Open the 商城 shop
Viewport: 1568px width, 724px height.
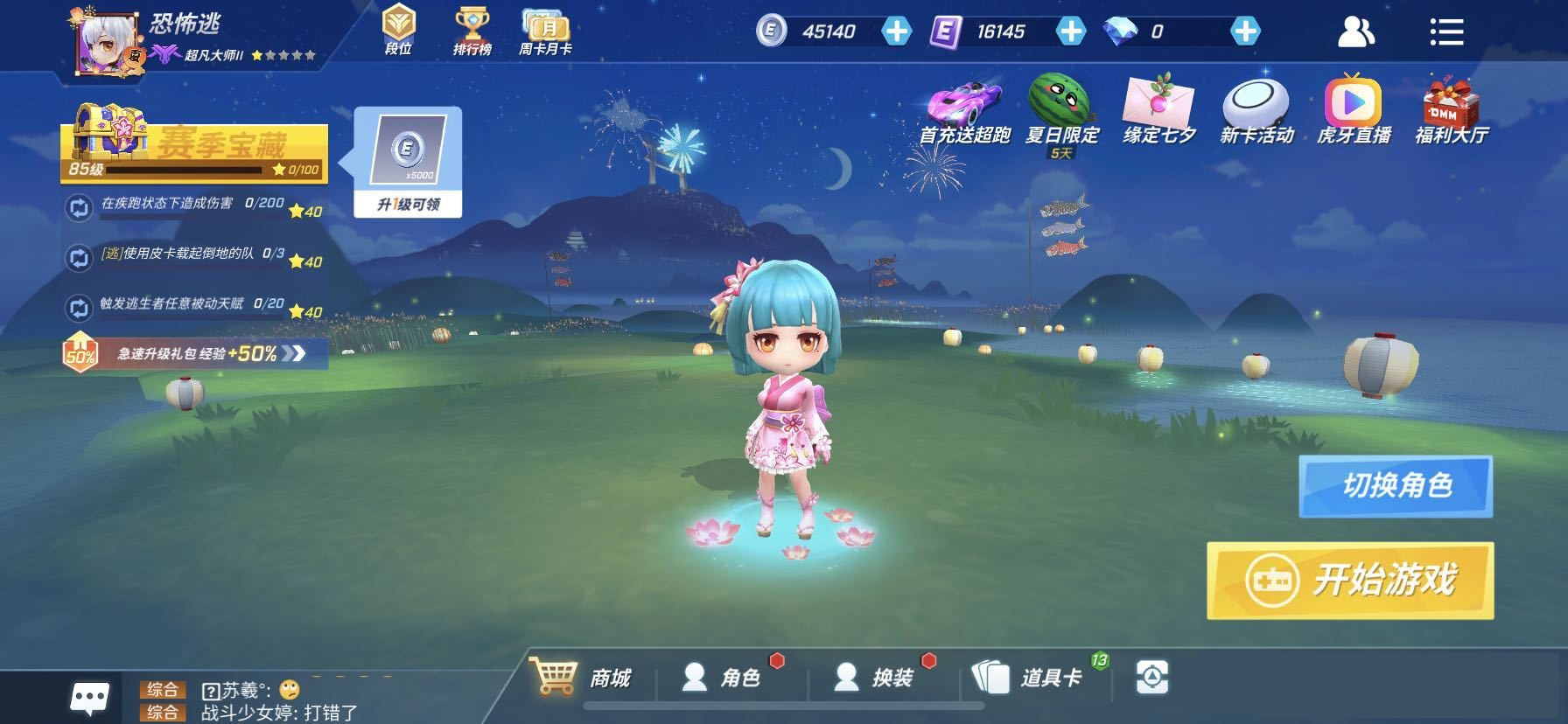[x=580, y=677]
